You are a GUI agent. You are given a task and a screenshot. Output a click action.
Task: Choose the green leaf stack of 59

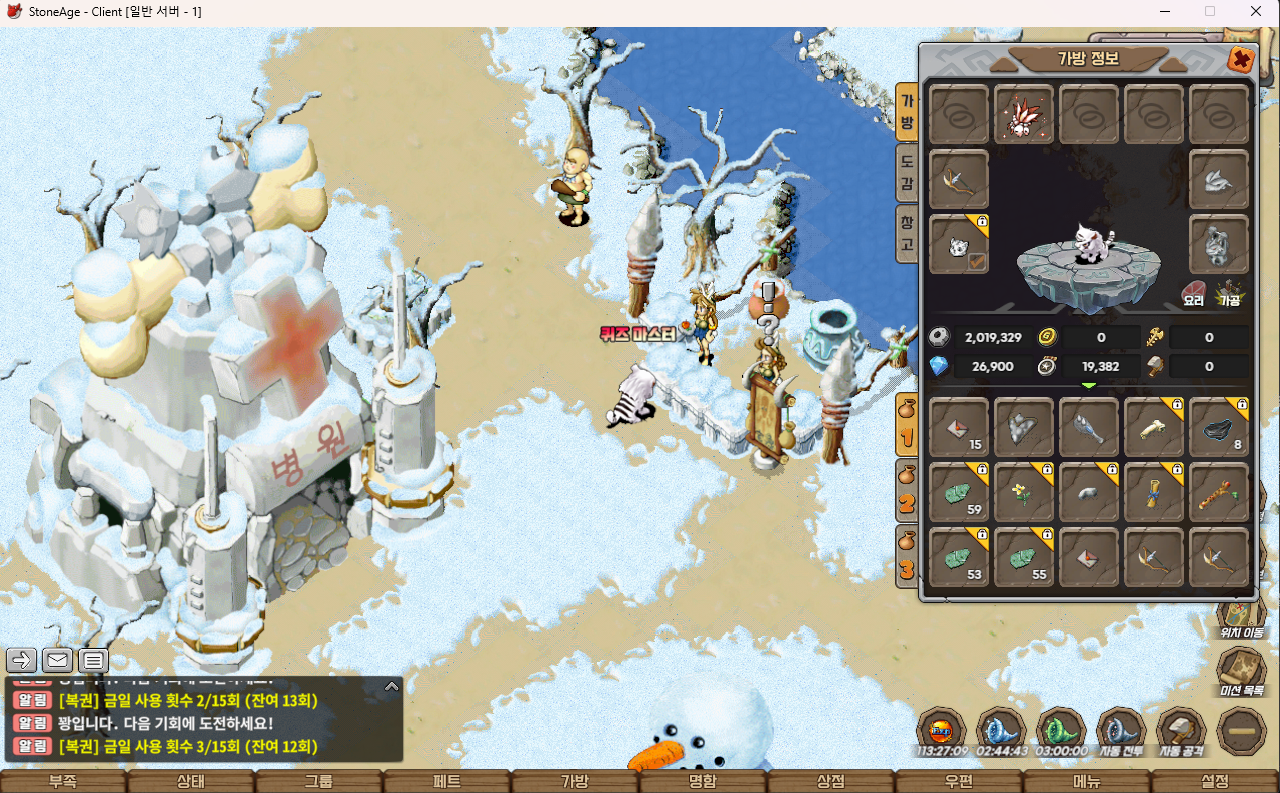[959, 492]
